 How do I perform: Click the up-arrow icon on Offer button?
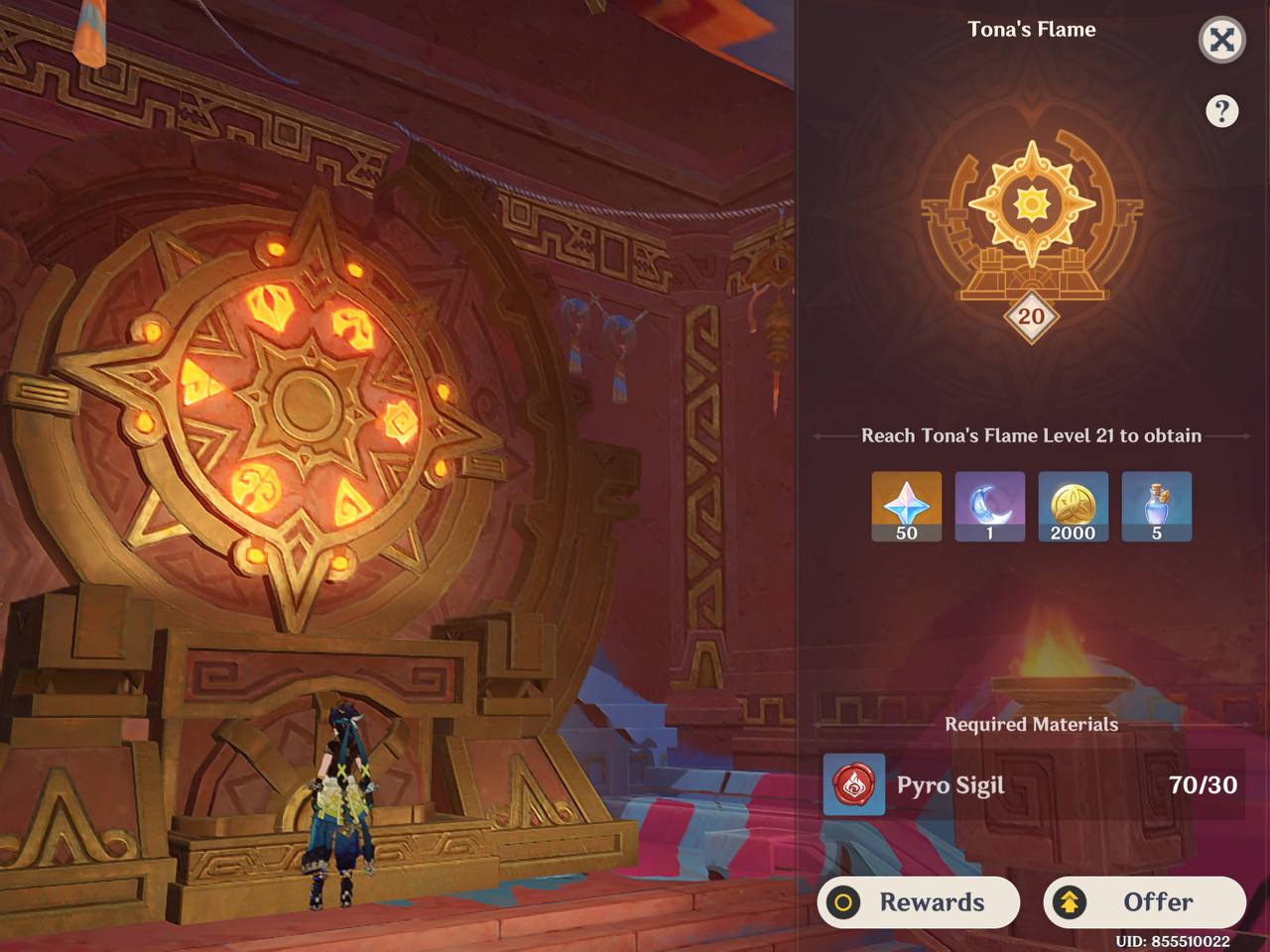pos(1071,902)
